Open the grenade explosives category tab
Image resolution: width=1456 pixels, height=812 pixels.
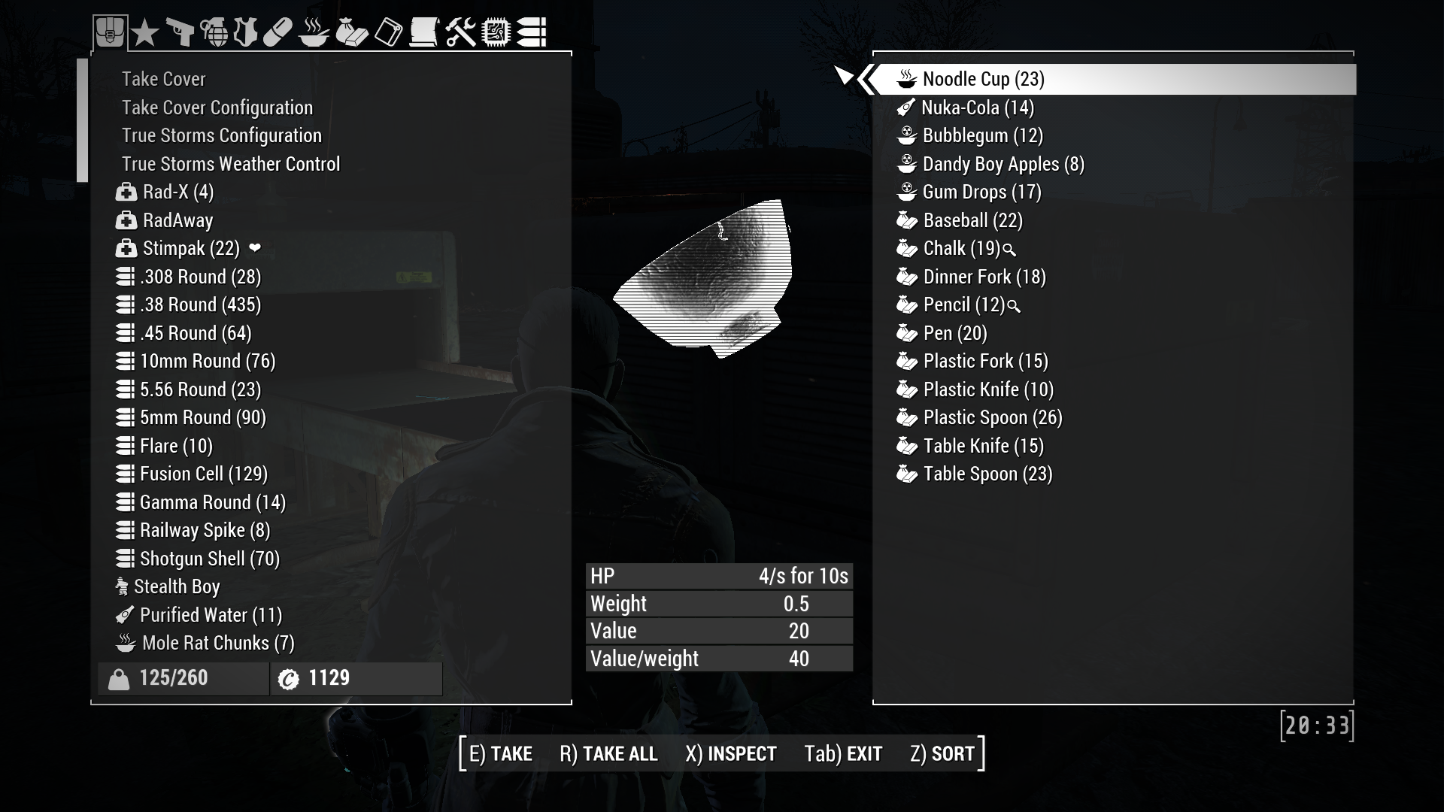[x=214, y=32]
